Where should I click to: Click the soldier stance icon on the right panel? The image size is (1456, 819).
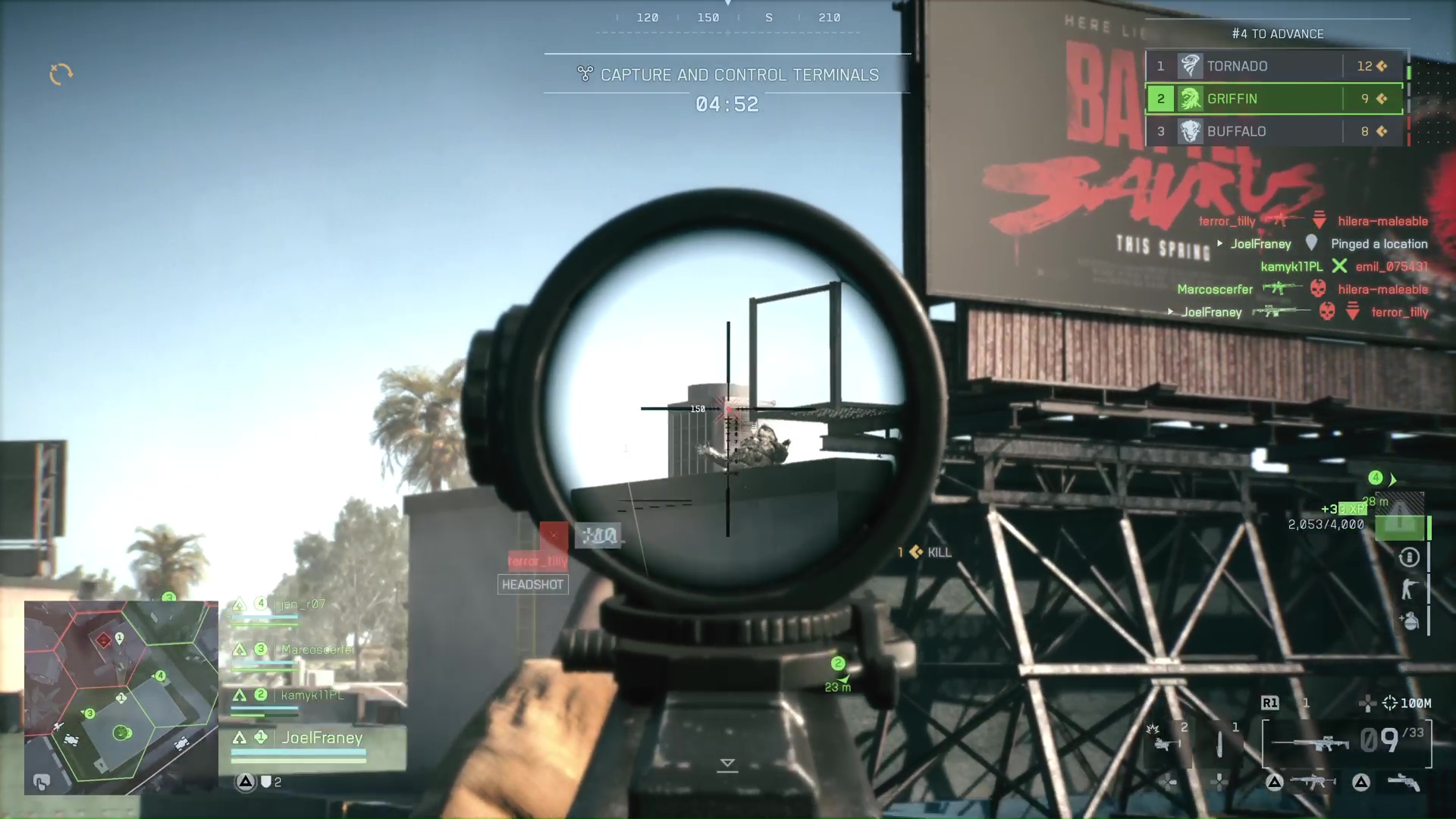(x=1408, y=586)
